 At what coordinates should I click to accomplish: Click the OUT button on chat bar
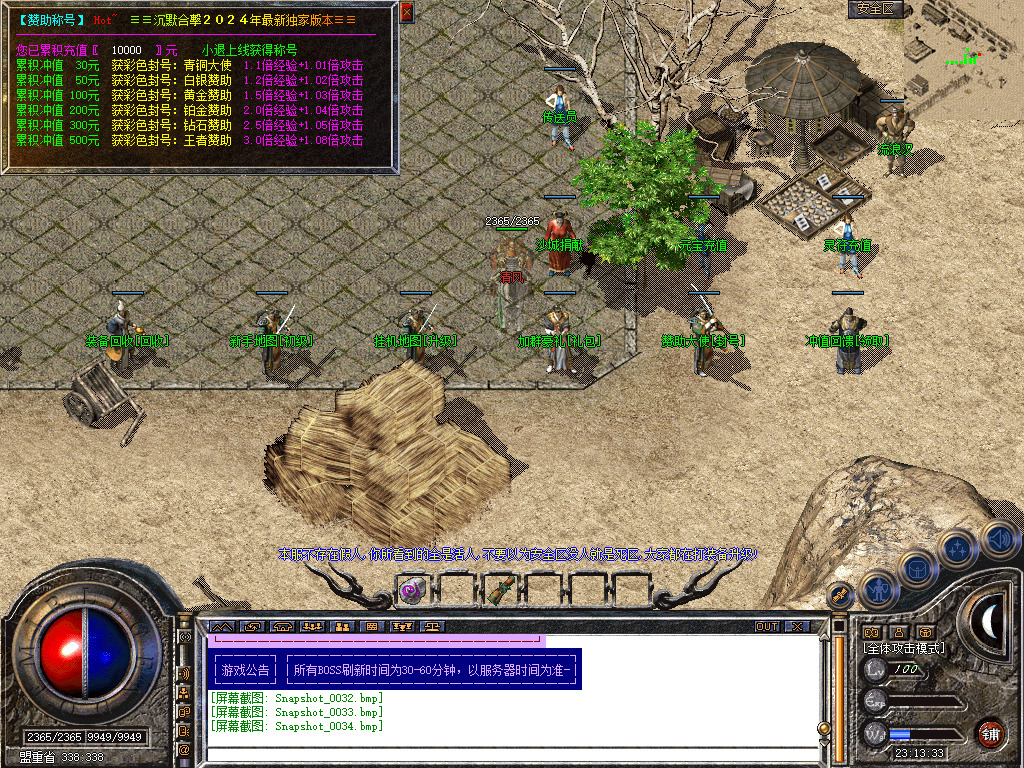767,627
